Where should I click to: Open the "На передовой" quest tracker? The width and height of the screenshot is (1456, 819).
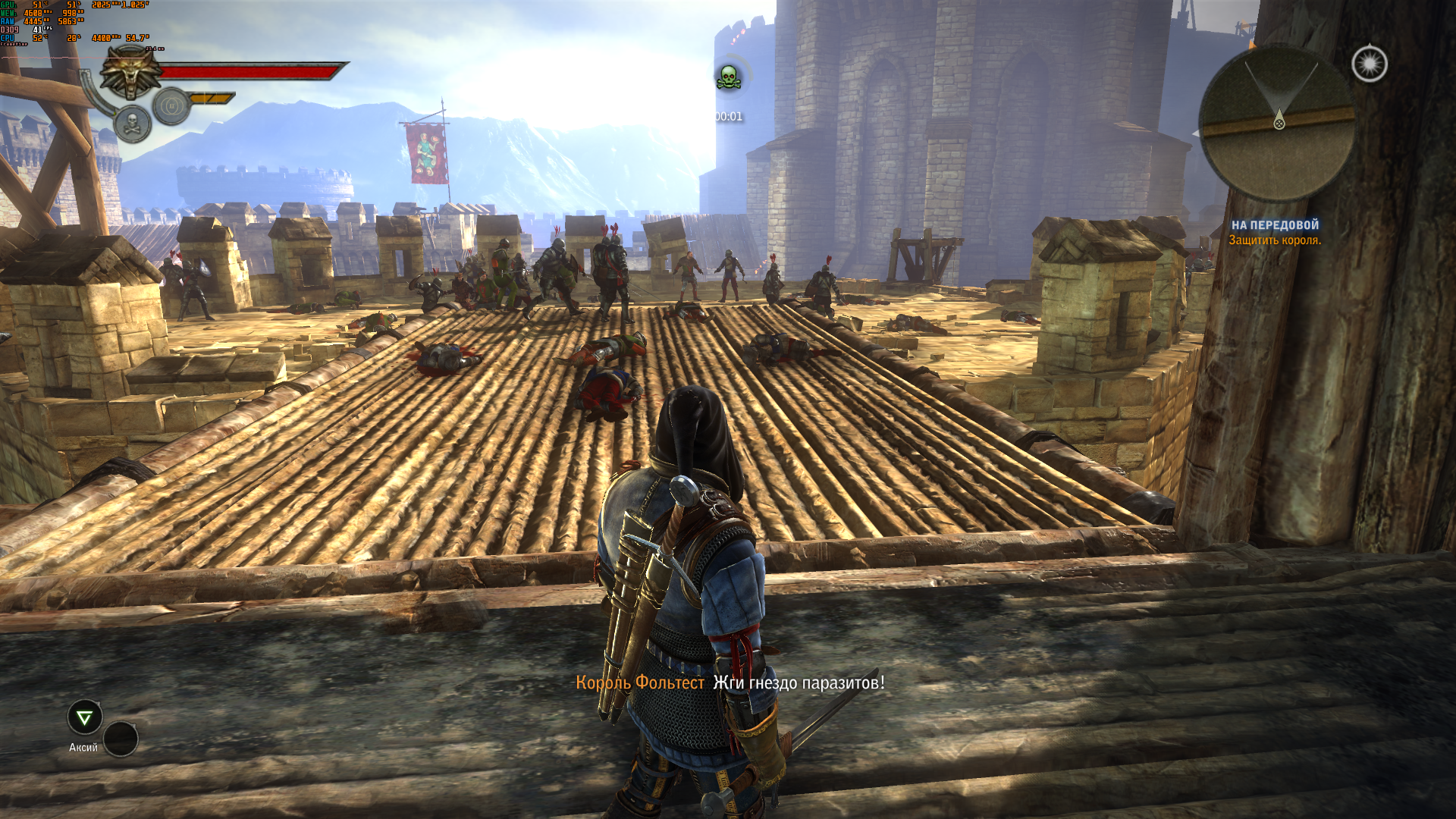[x=1275, y=225]
